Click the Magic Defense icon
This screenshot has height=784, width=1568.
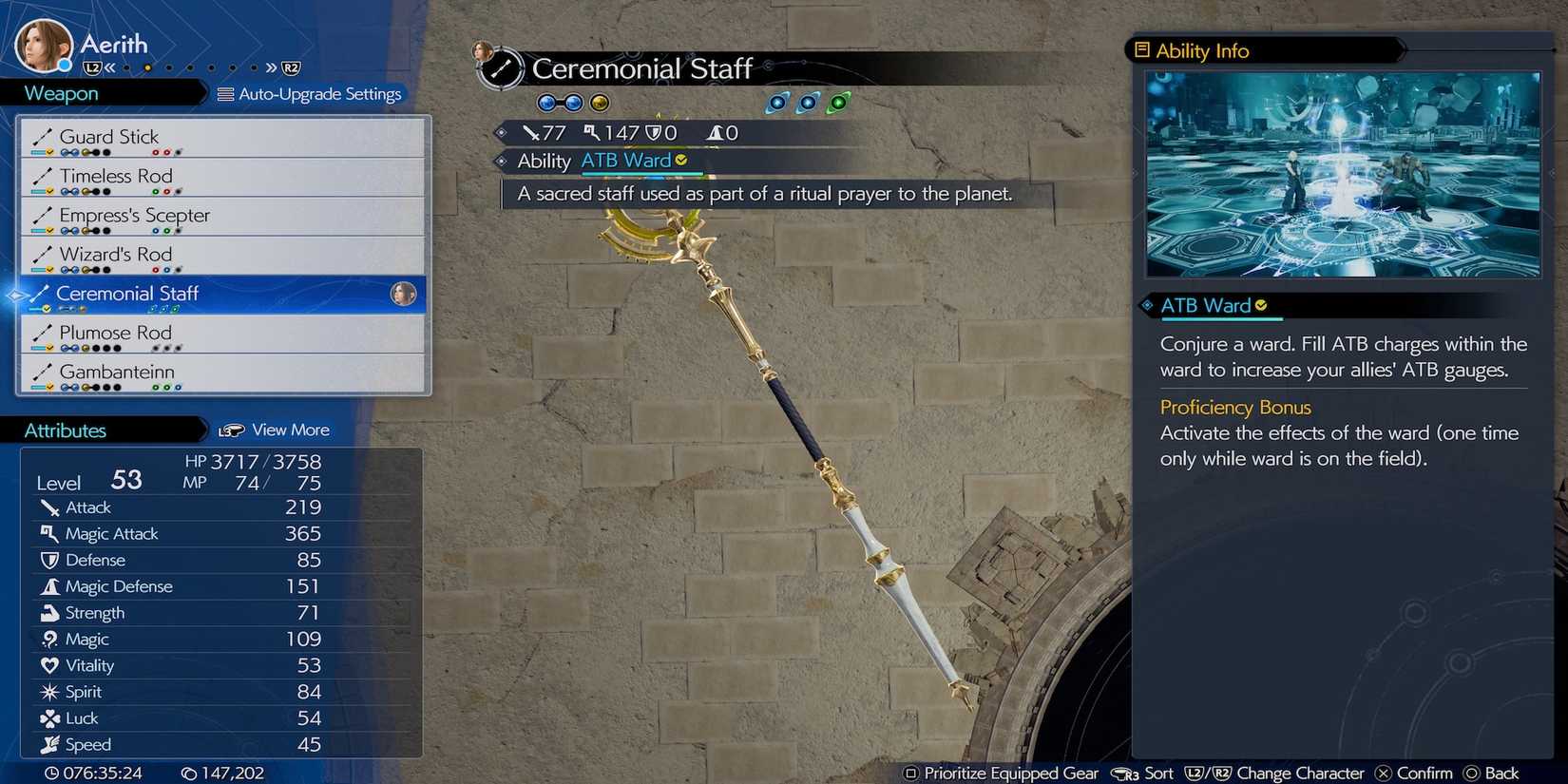[x=50, y=586]
